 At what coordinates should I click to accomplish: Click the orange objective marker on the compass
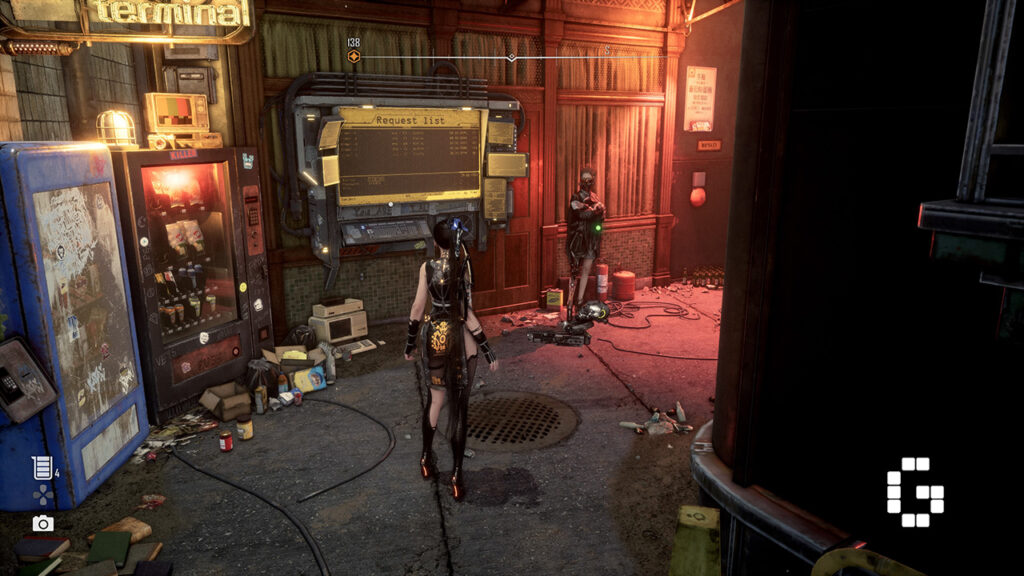[354, 57]
